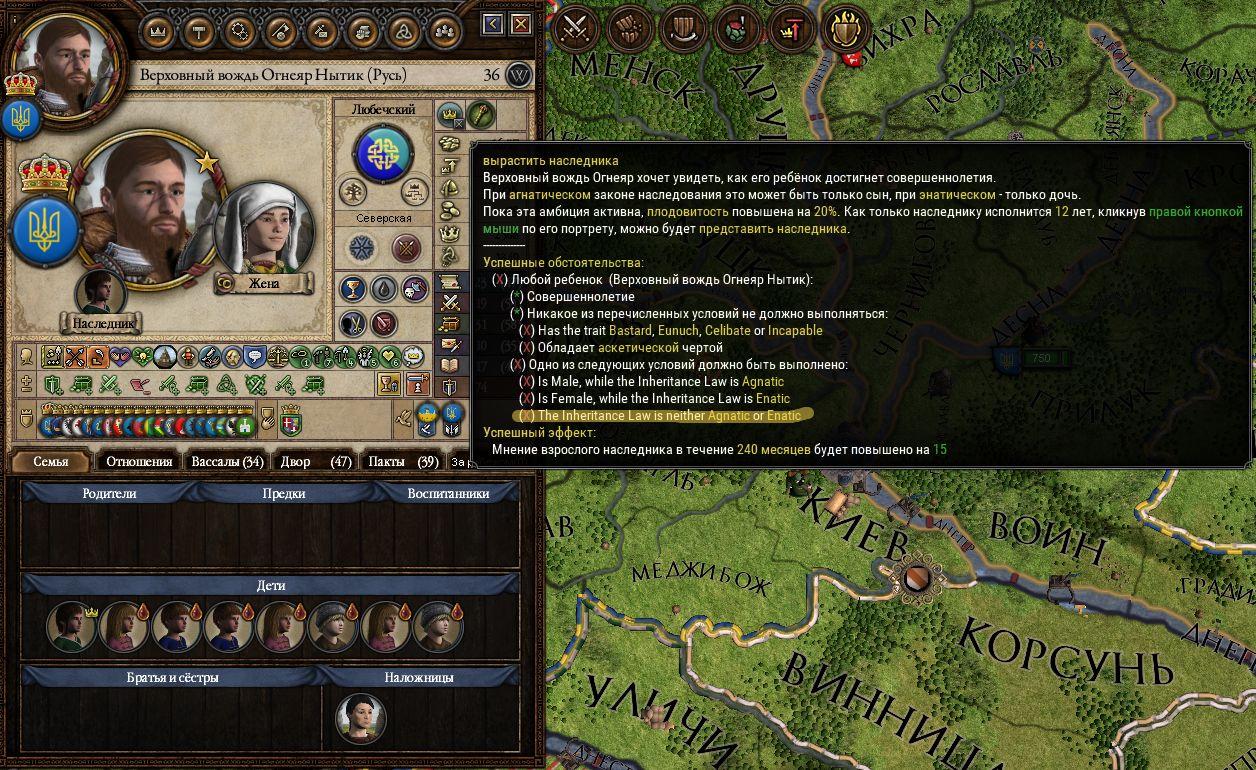Open the Вассалы (34) tab
The height and width of the screenshot is (770, 1256).
(x=227, y=461)
